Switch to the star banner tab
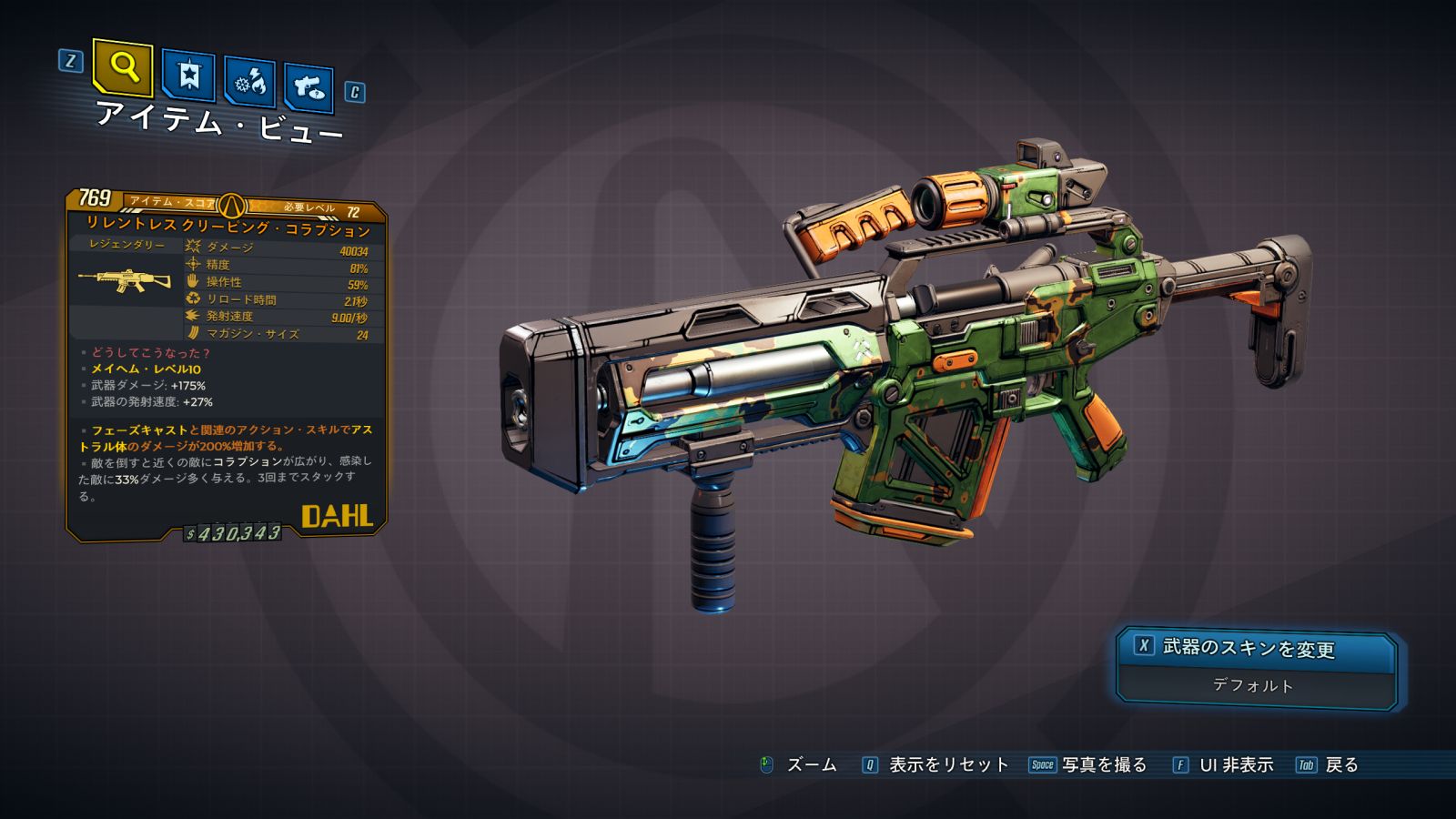 [188, 75]
